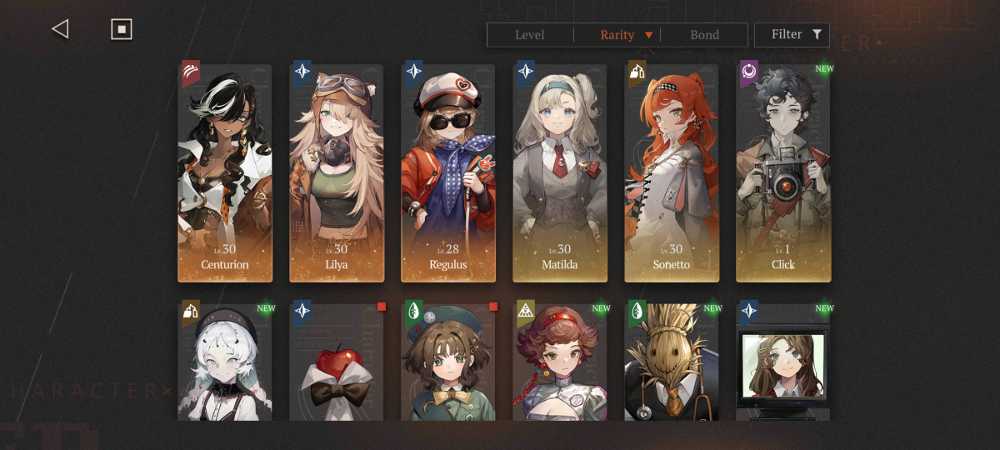Open the Filter options
Screen dimensions: 1000x450
click(795, 35)
